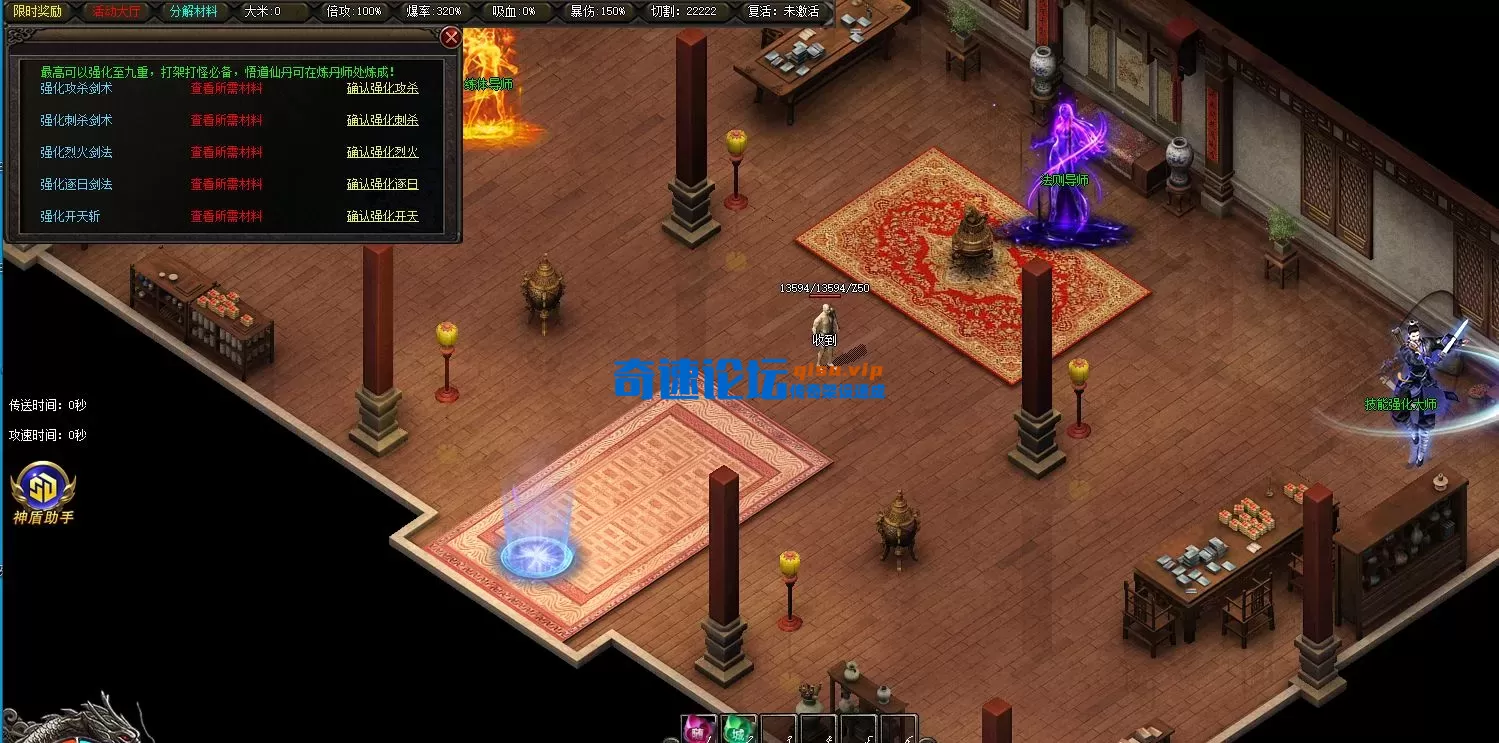Open the 分解材料 decompose materials button
This screenshot has height=743, width=1499.
pos(193,11)
